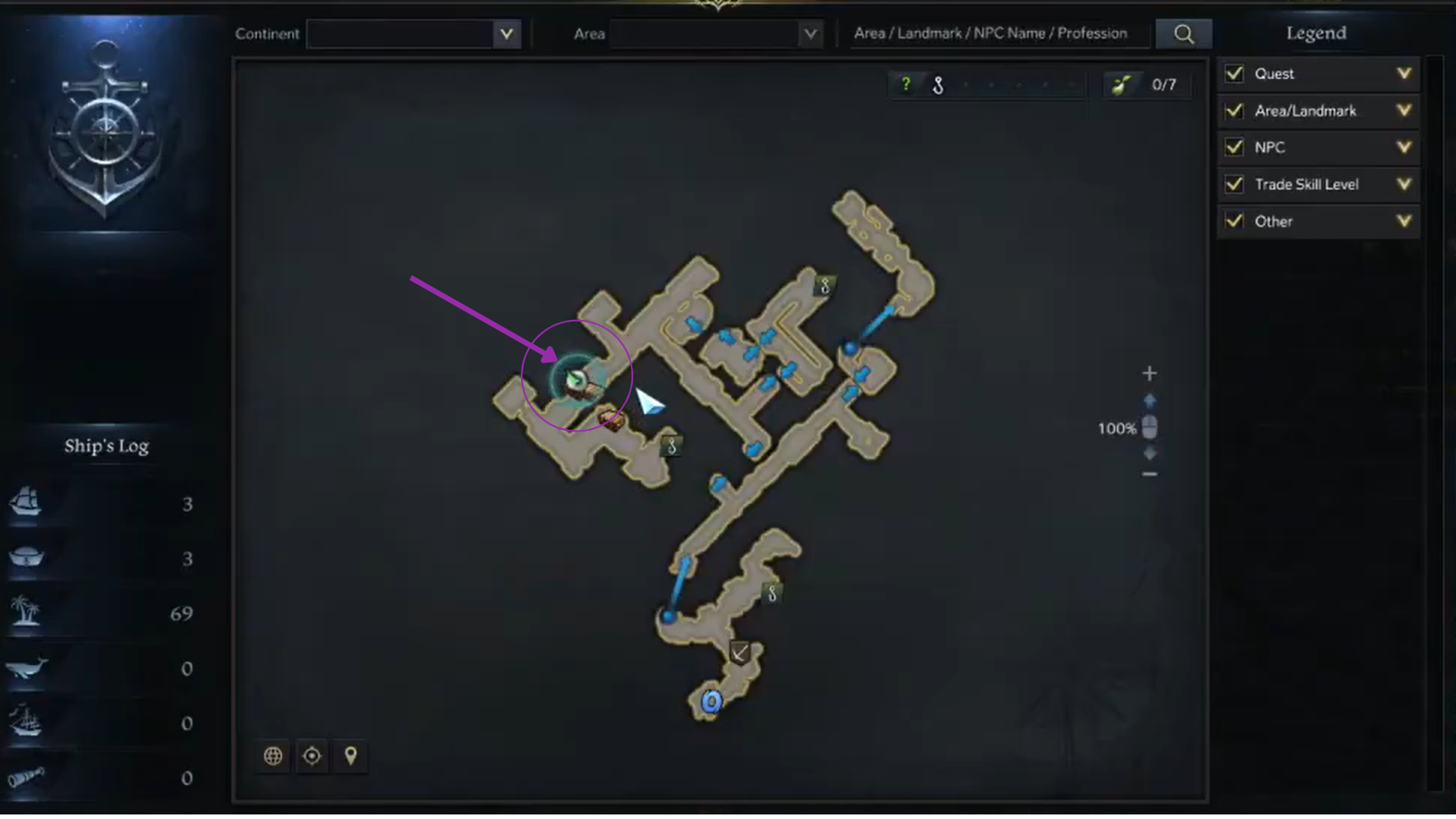Click the yellow waypoint pin icon
This screenshot has height=819, width=1456.
[x=350, y=756]
